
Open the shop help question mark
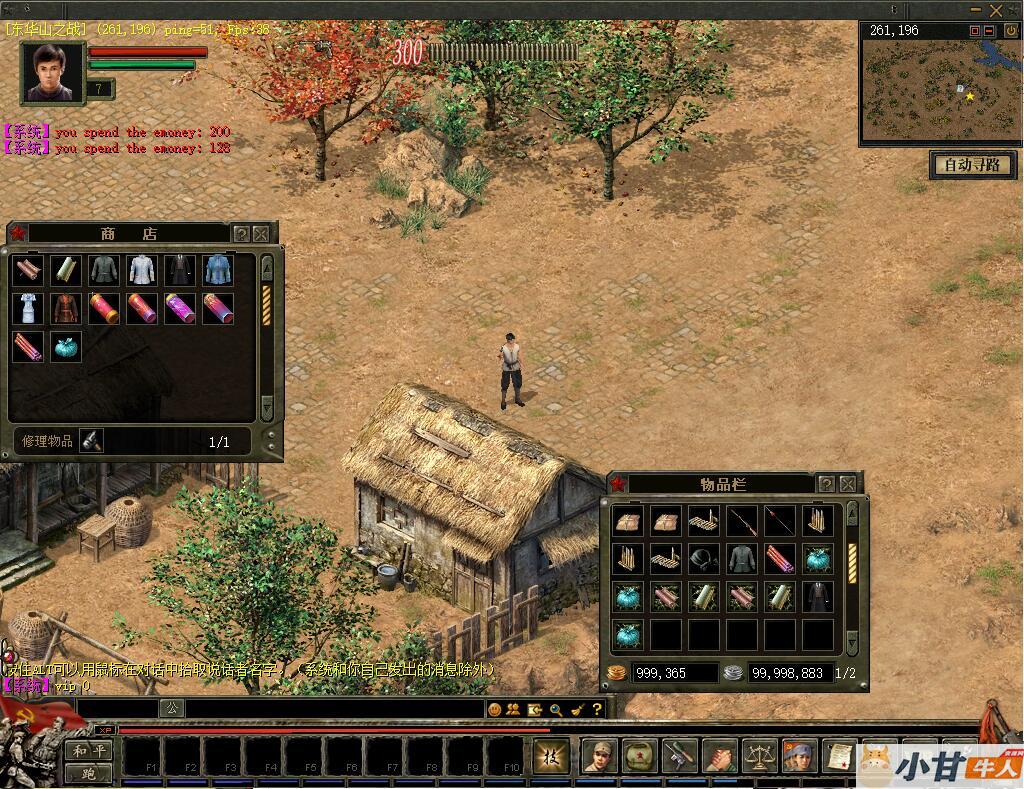coord(241,234)
